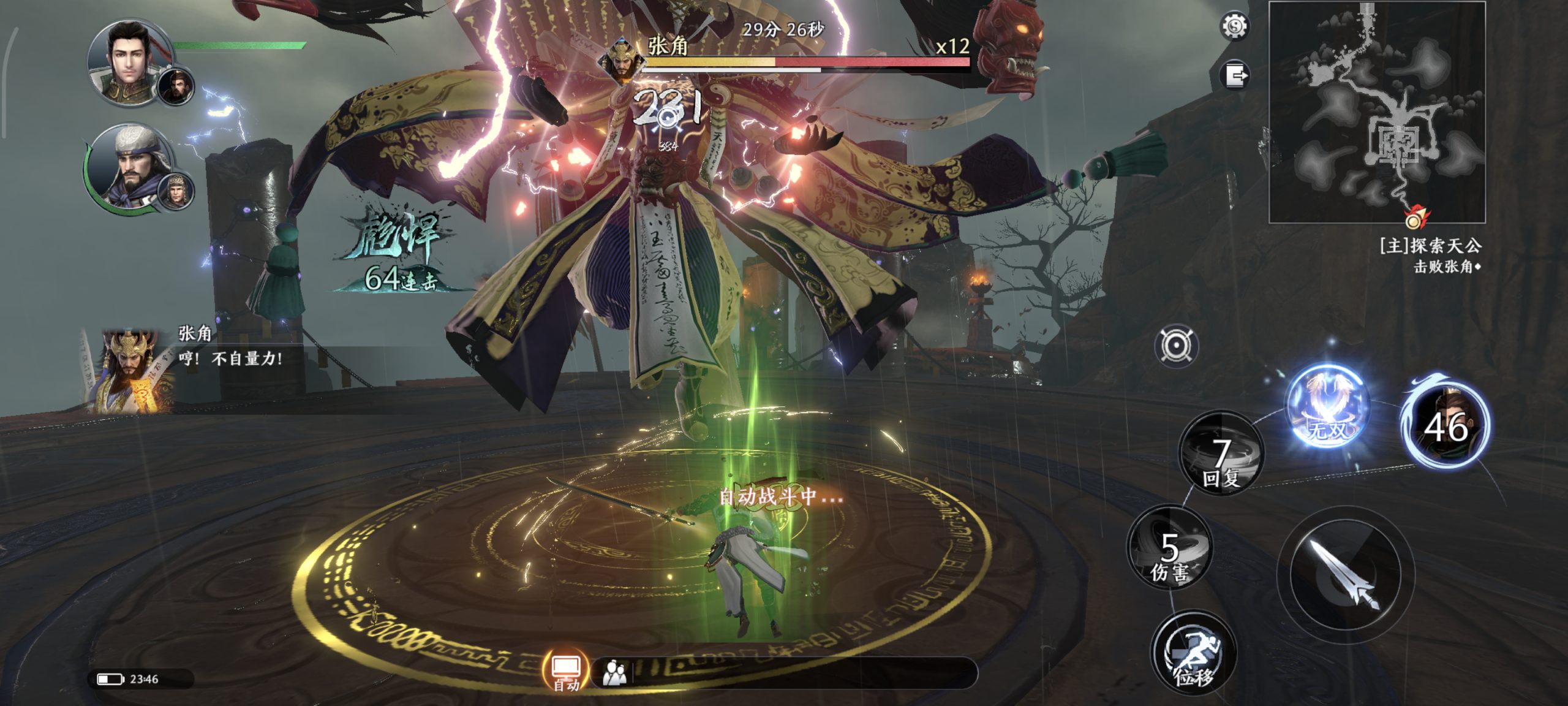This screenshot has height=706, width=1568.
Task: Click the exit battle door icon
Action: point(1235,76)
